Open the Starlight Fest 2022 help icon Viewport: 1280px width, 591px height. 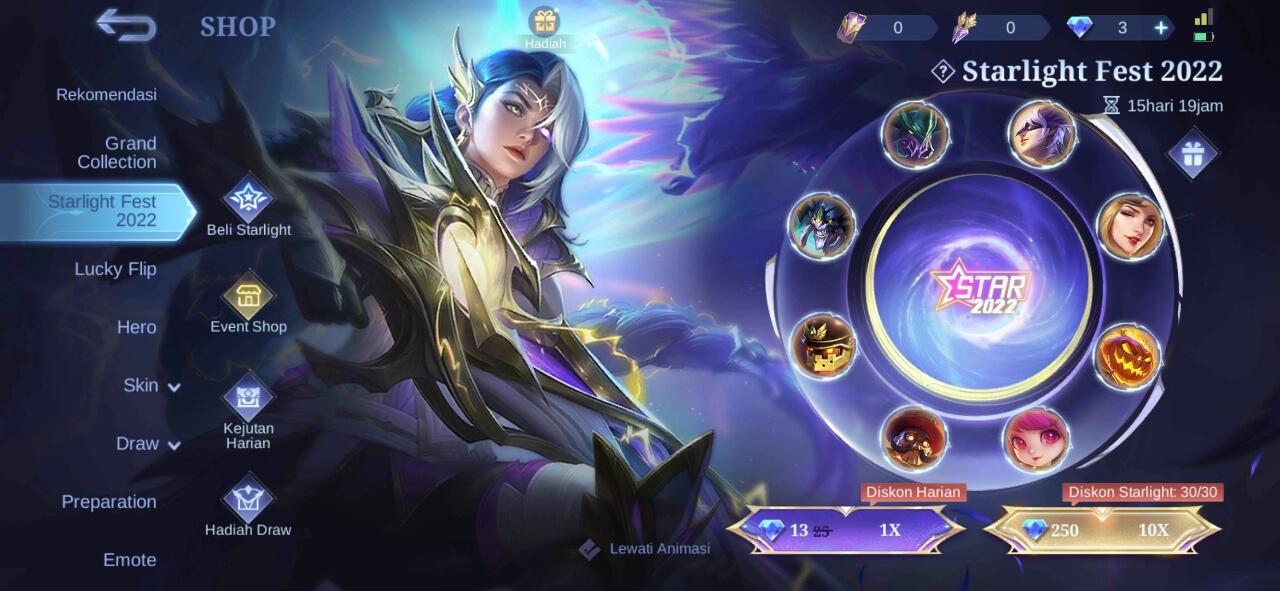[x=942, y=71]
